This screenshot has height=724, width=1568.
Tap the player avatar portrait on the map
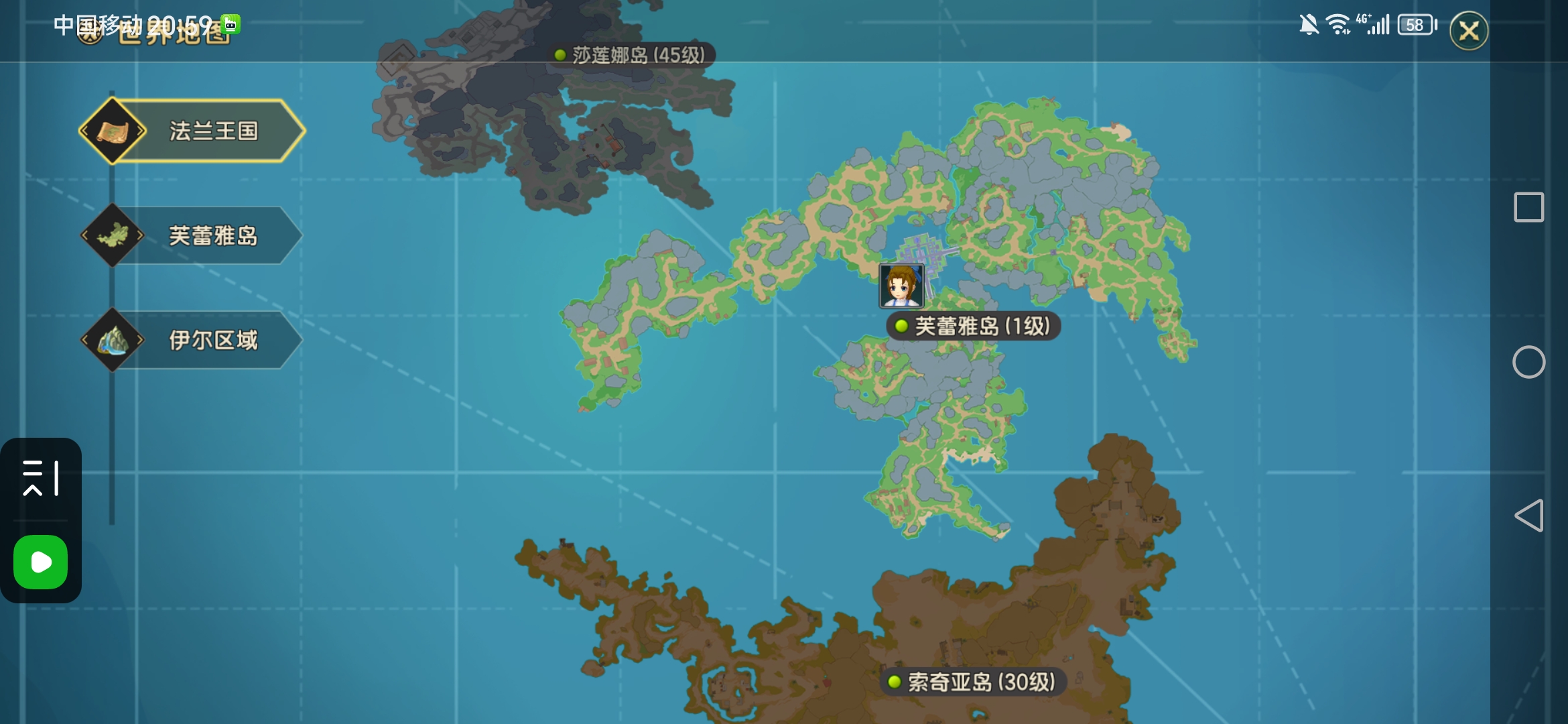901,285
